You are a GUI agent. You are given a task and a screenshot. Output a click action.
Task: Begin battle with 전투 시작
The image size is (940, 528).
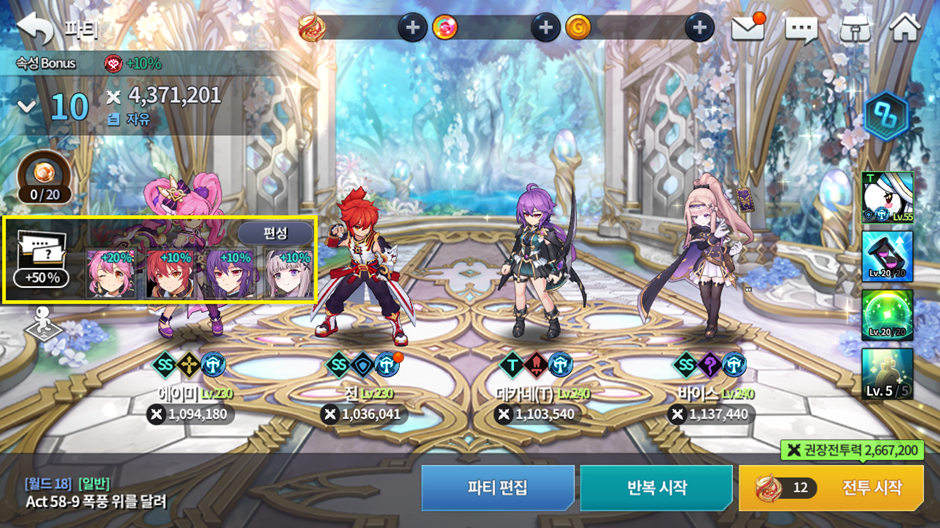click(x=830, y=488)
